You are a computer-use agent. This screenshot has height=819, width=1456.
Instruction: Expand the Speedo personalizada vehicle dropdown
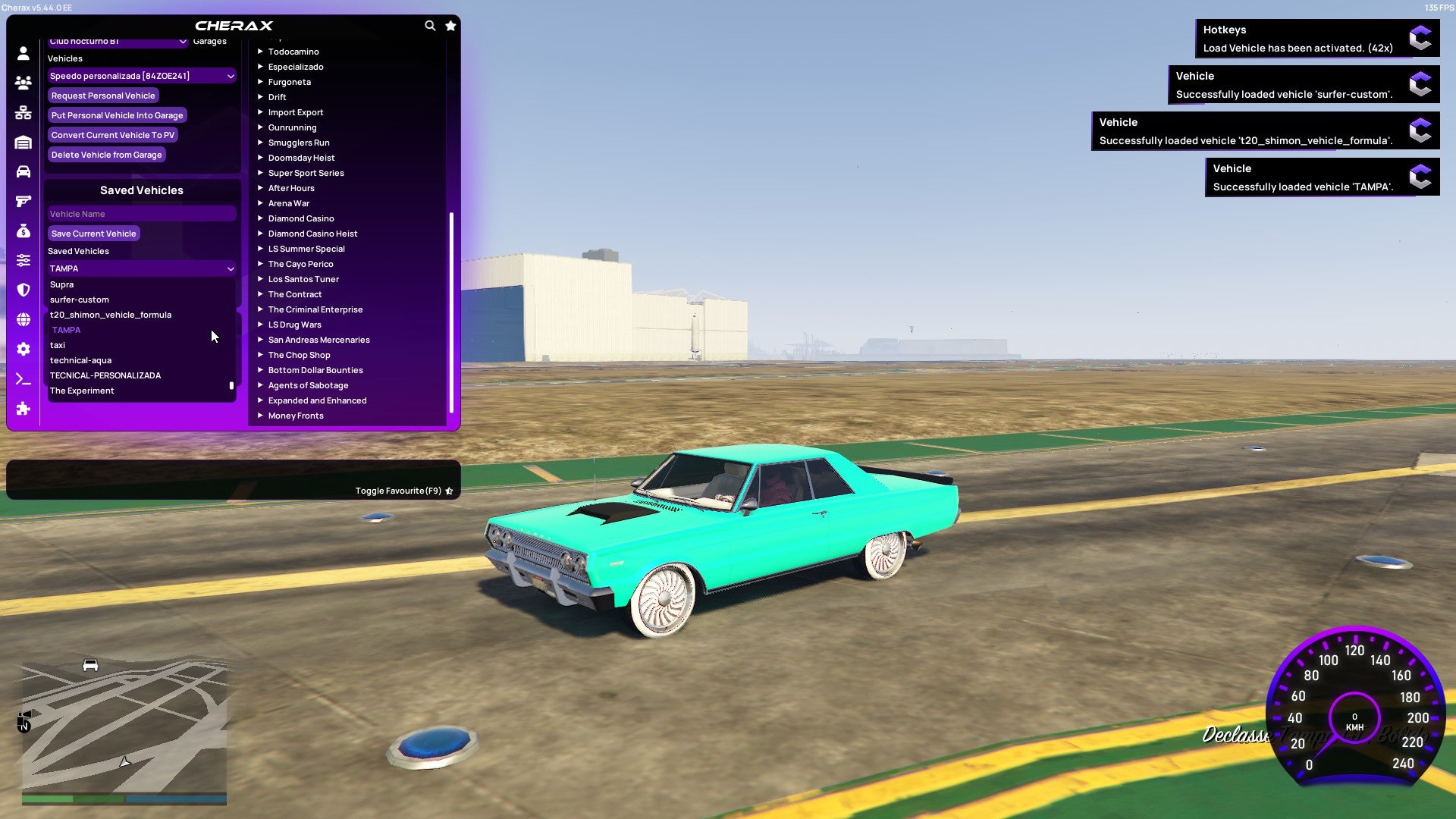click(141, 76)
